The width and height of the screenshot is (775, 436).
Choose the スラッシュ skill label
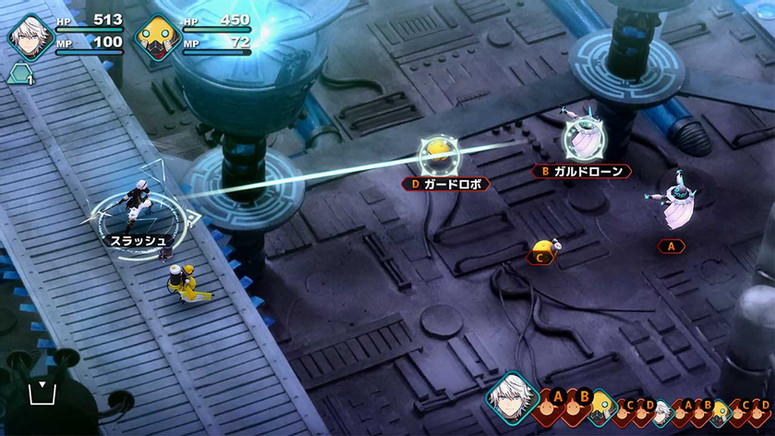(x=140, y=240)
